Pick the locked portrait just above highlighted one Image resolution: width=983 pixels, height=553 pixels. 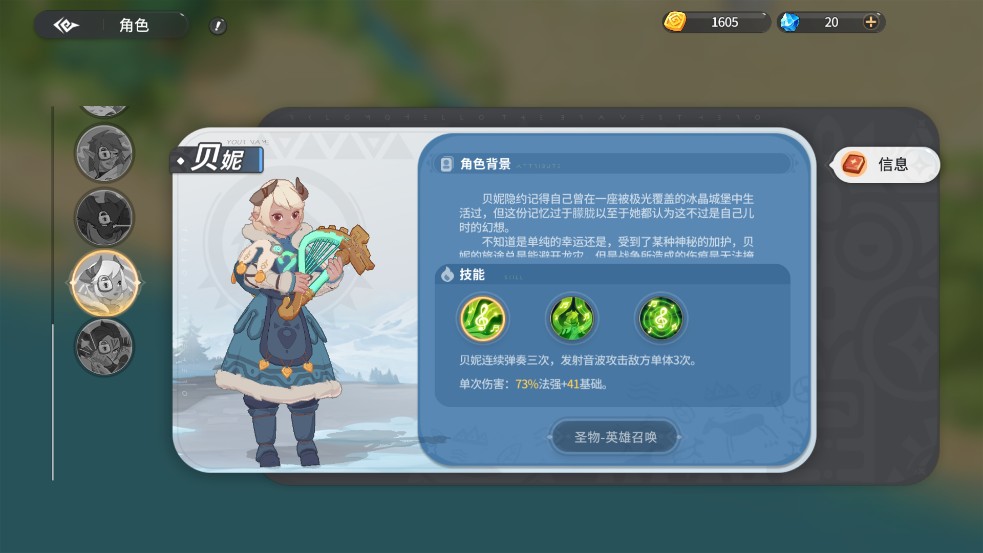104,217
